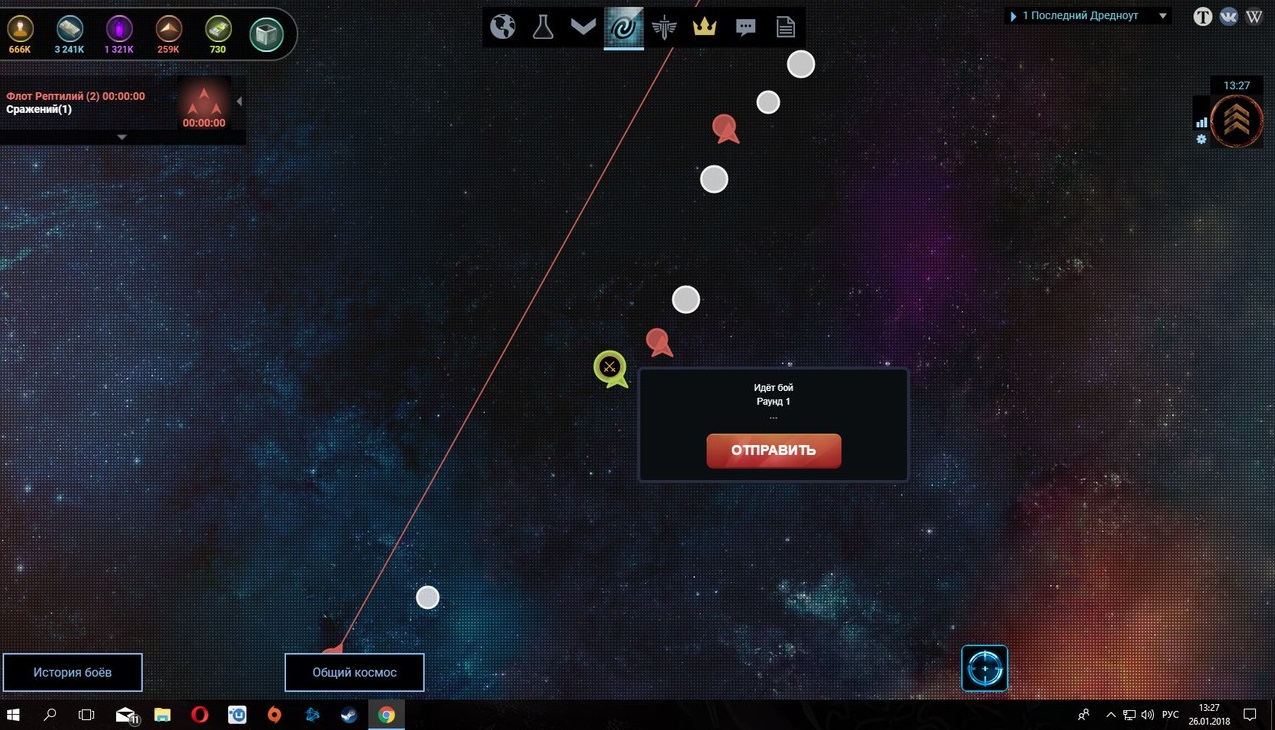This screenshot has height=730, width=1275.
Task: Open История боёв battle history
Action: (72, 672)
